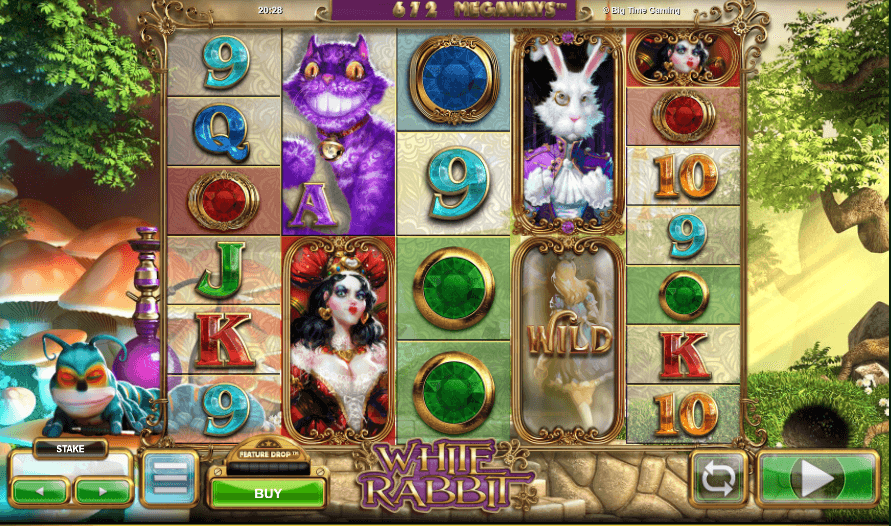This screenshot has height=526, width=891.
Task: Increase the stake with right arrow
Action: pos(103,491)
